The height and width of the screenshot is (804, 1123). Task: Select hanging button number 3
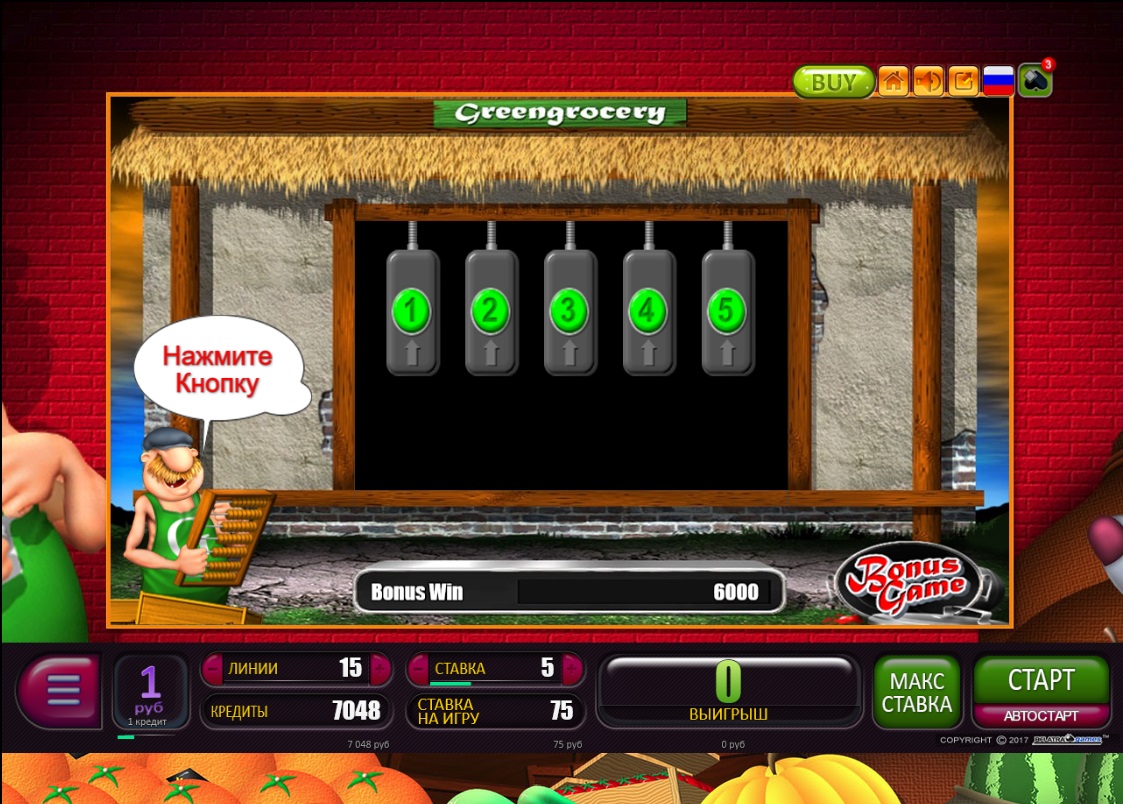569,311
